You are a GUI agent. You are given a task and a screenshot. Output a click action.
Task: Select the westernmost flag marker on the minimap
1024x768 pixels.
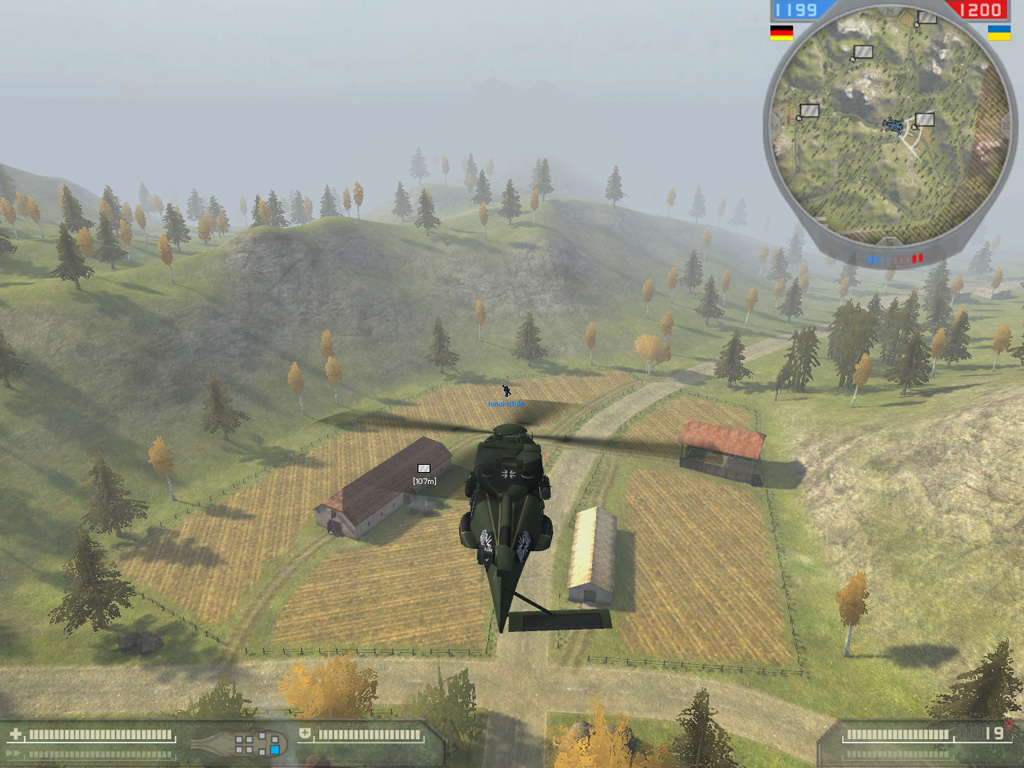[810, 110]
